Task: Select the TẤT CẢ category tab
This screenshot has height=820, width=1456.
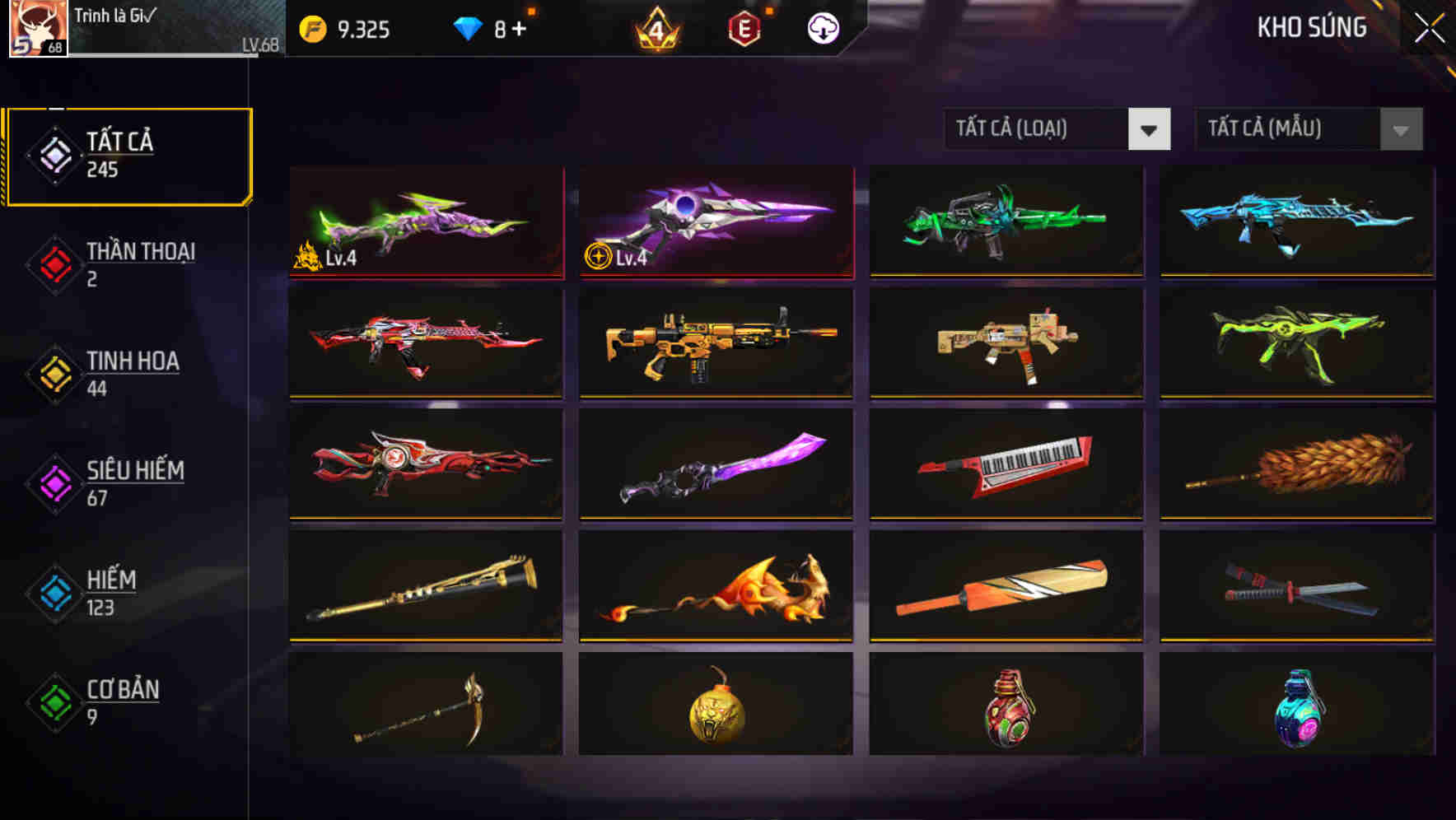Action: click(x=128, y=153)
